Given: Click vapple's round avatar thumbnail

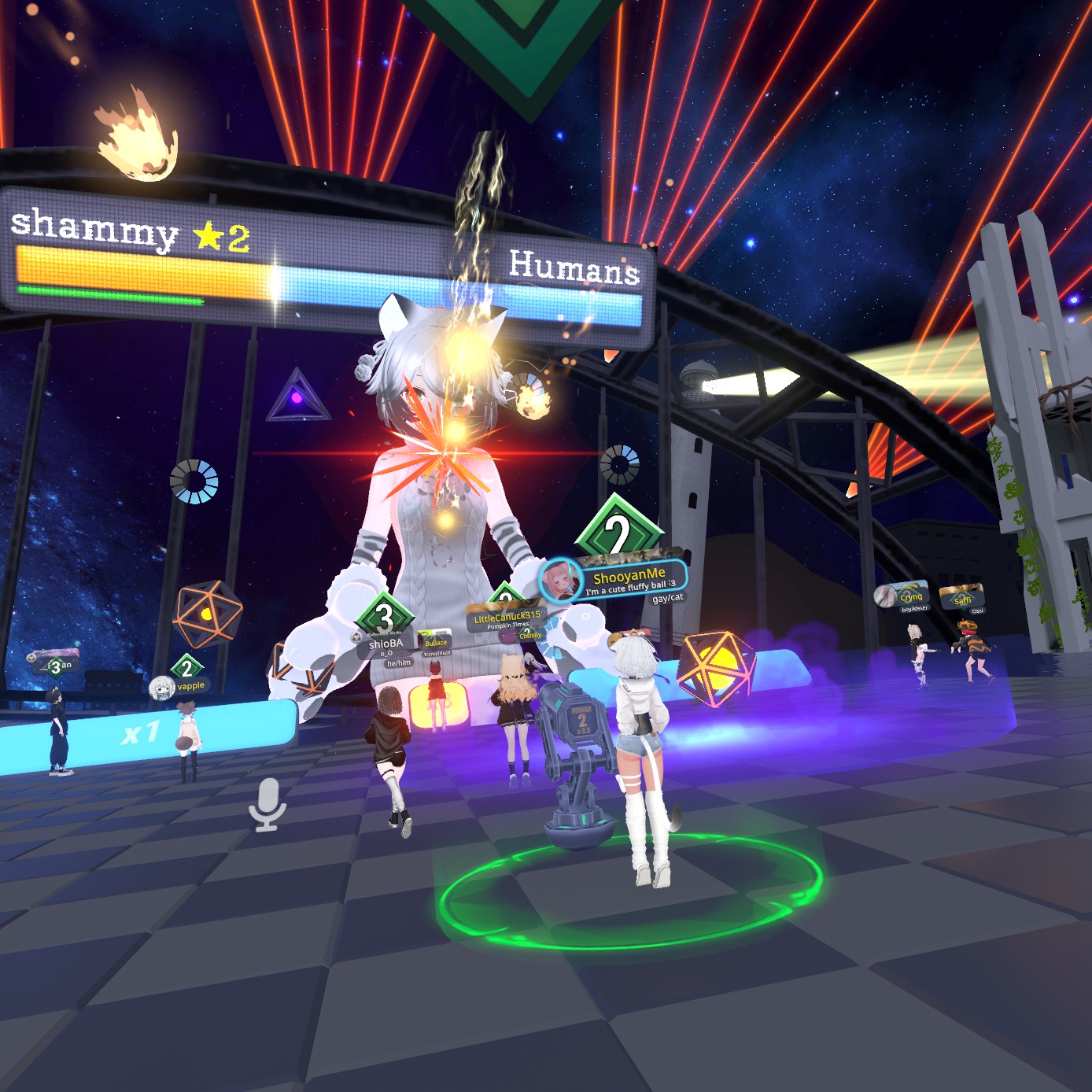Looking at the screenshot, I should click(162, 688).
